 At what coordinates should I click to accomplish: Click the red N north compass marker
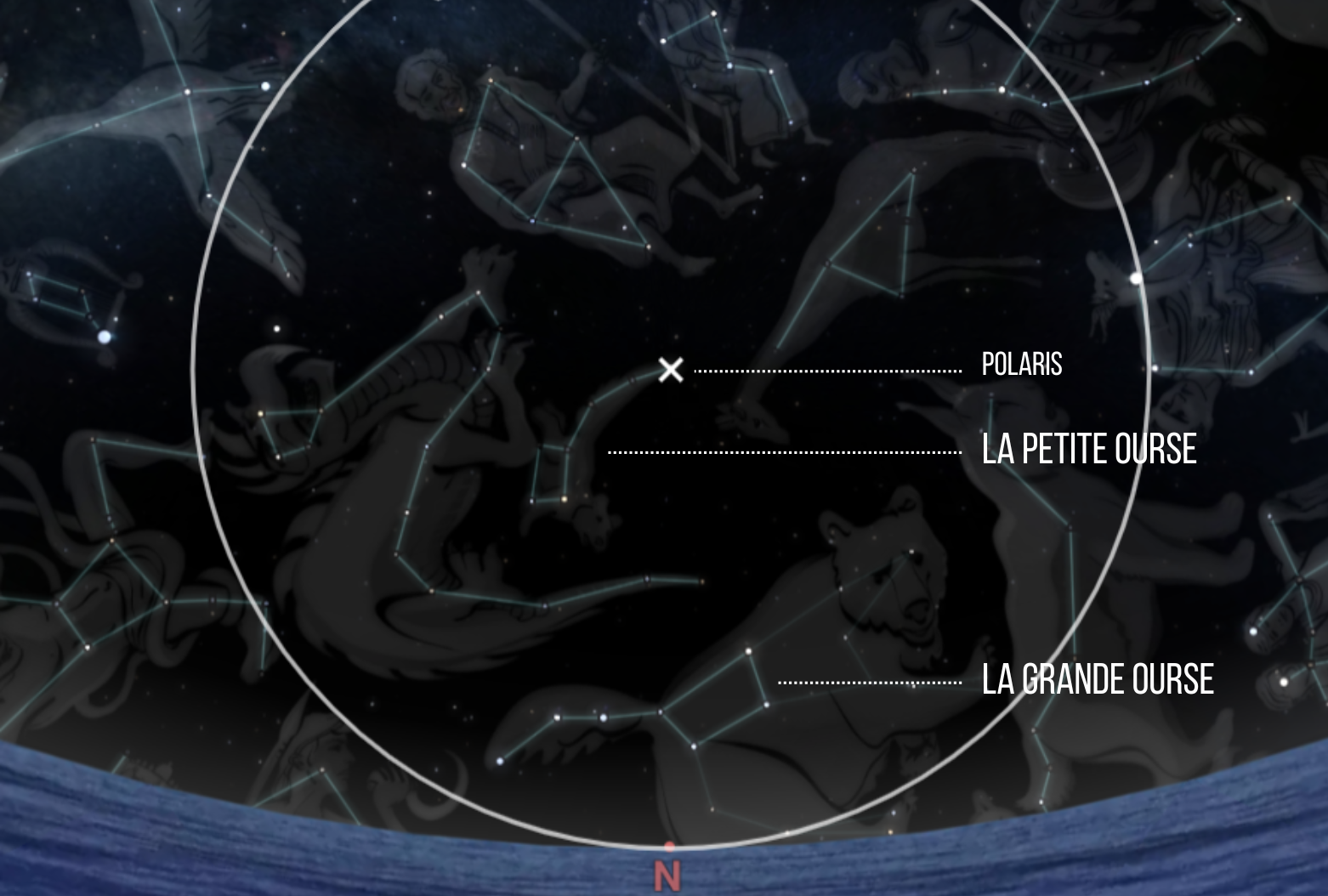click(x=668, y=875)
